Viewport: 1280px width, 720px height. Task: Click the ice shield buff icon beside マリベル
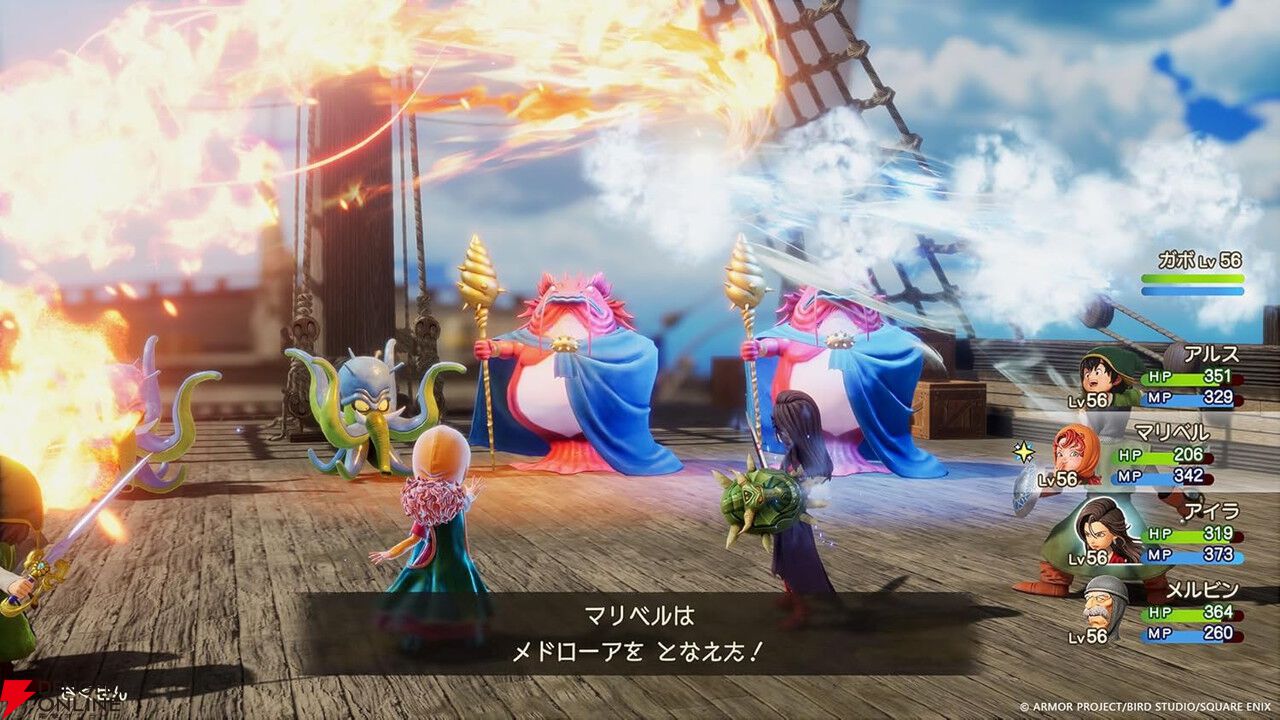[1026, 490]
